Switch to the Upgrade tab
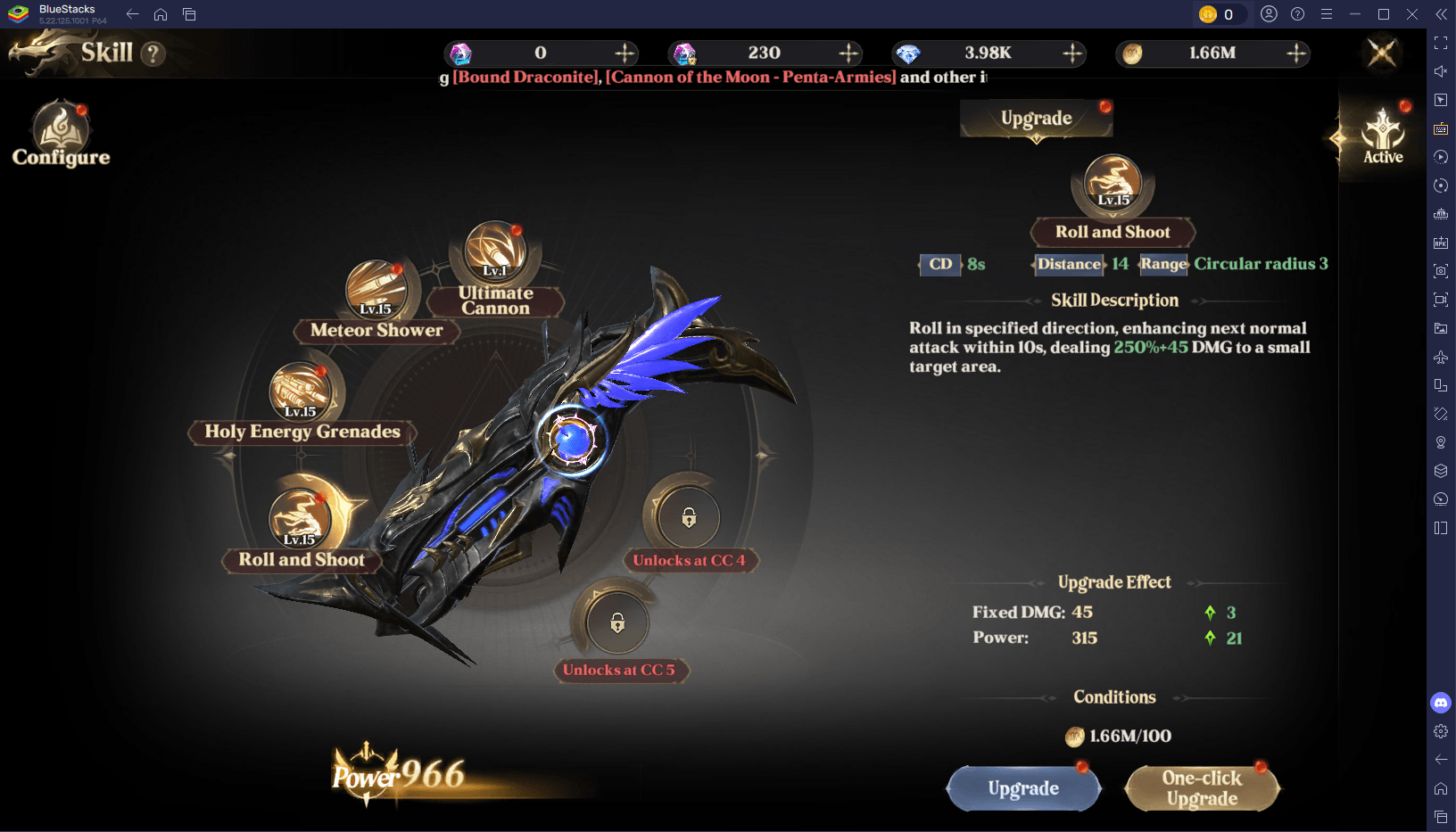Screen dimensions: 1456x832 (x=1036, y=119)
